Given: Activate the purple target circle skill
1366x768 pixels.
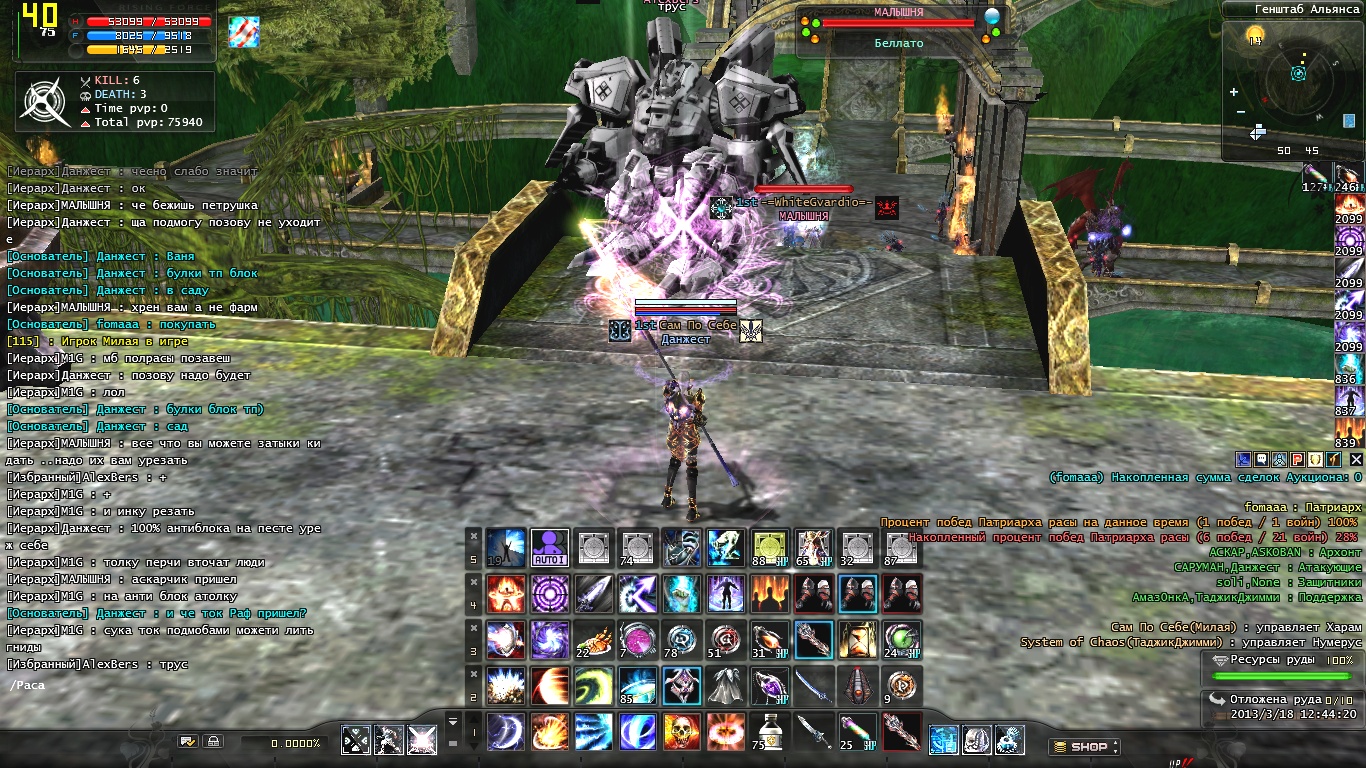Looking at the screenshot, I should [549, 594].
